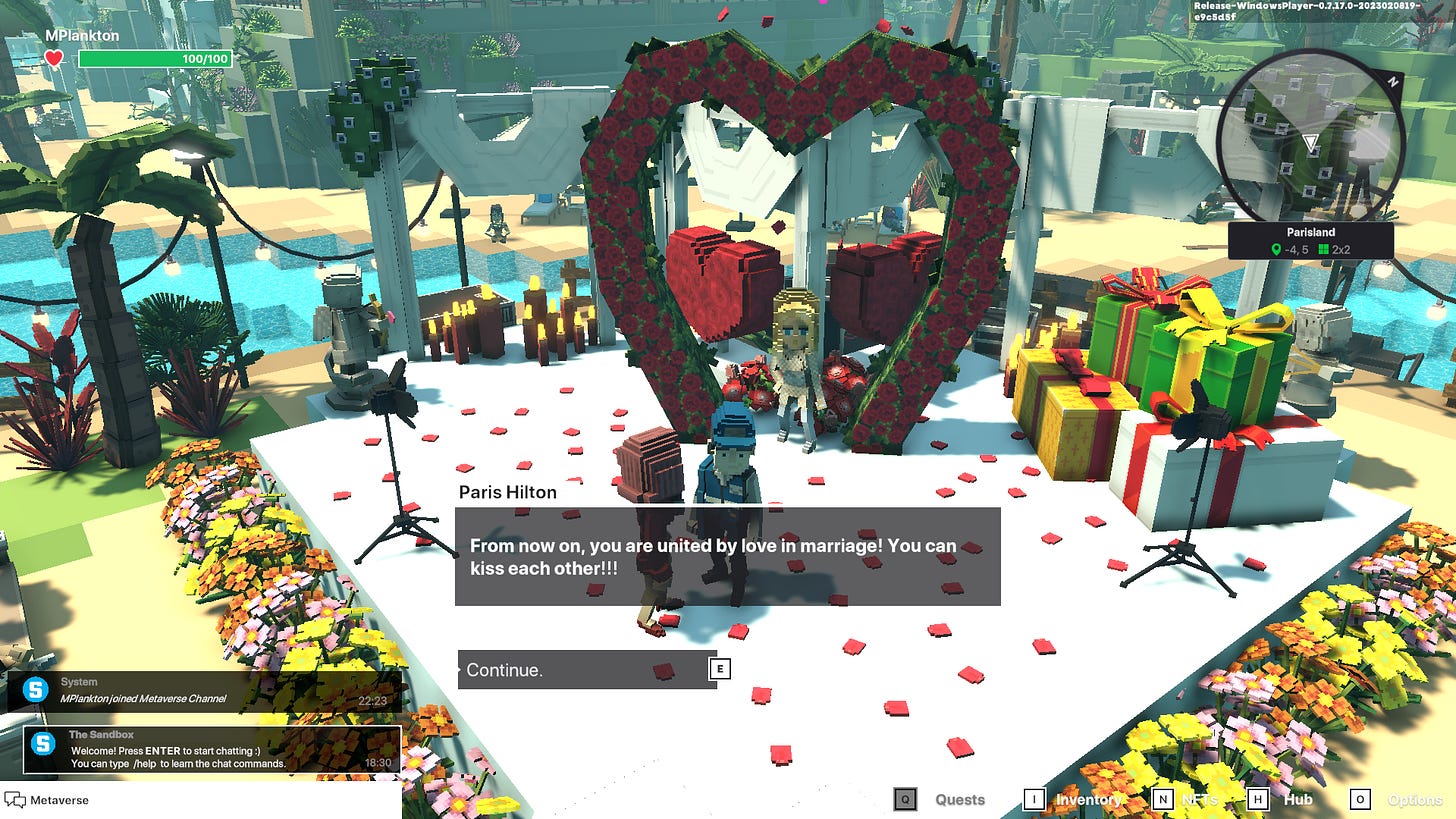The width and height of the screenshot is (1456, 819).
Task: Show the NFTs menu
Action: coord(1200,799)
